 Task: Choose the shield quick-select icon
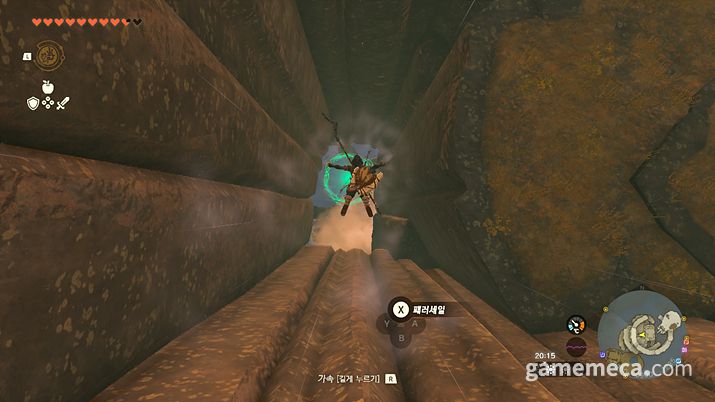coord(33,102)
